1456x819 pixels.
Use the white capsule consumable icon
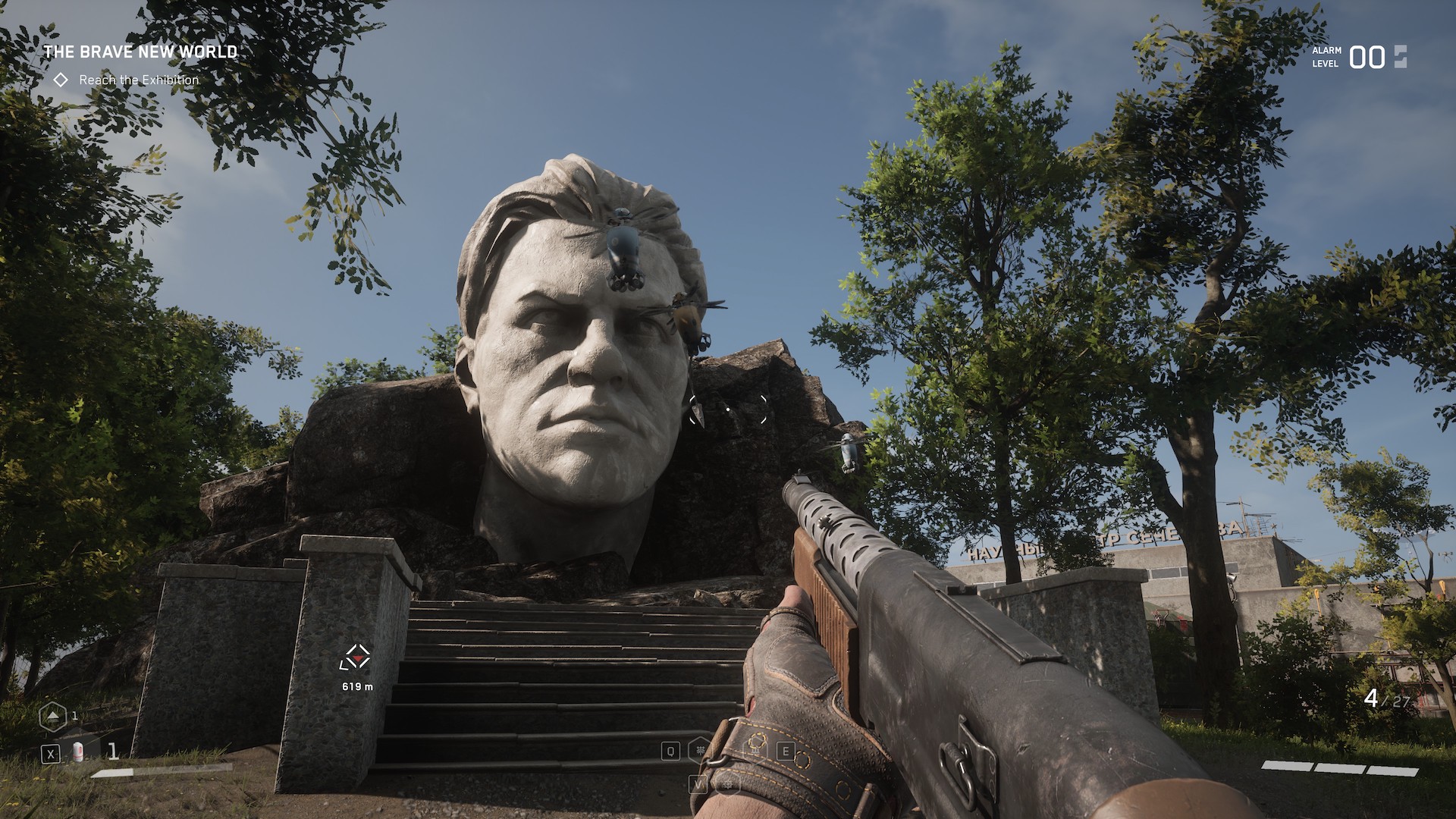pos(77,752)
